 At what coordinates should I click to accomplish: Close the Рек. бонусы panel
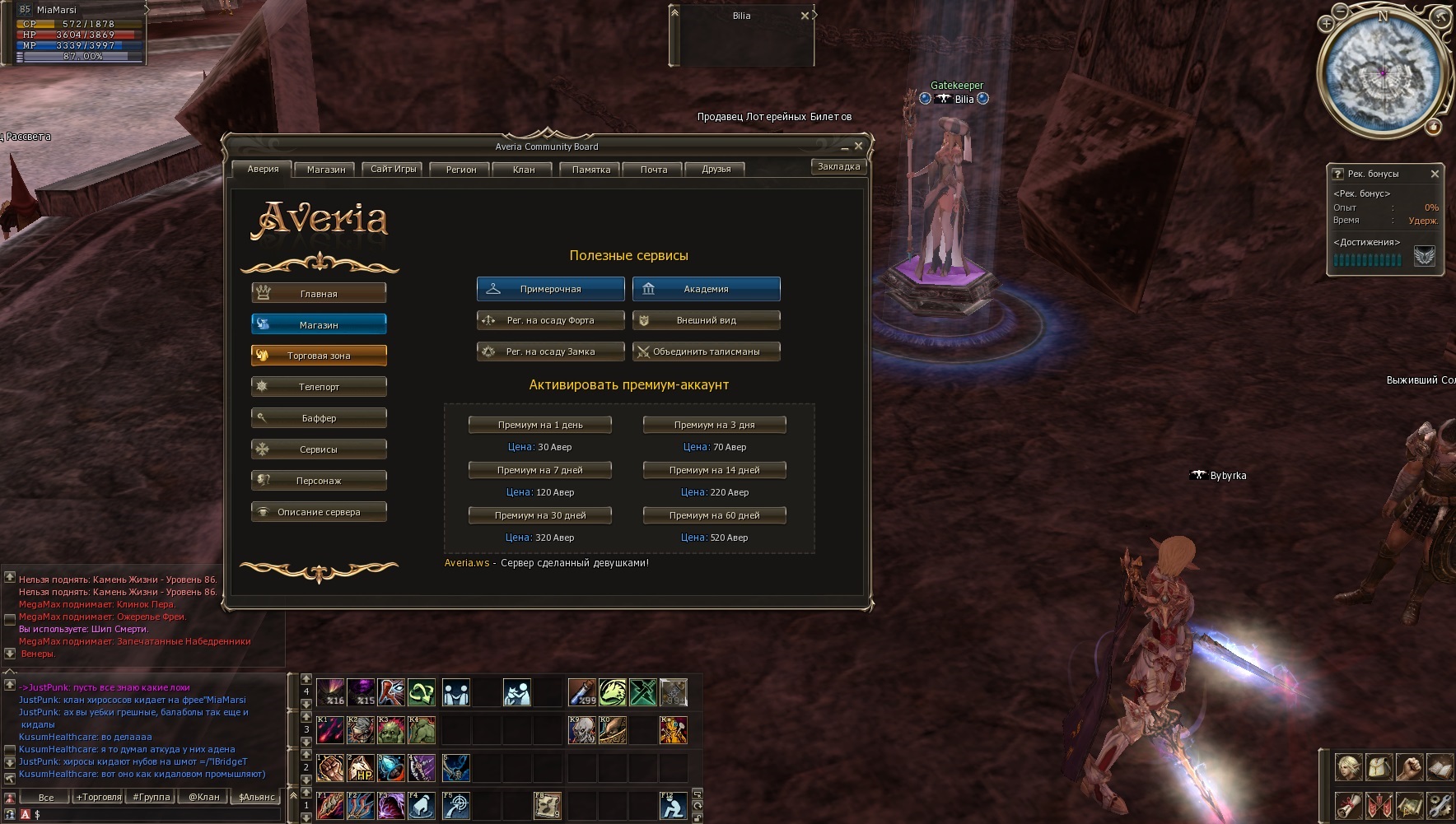(1435, 174)
